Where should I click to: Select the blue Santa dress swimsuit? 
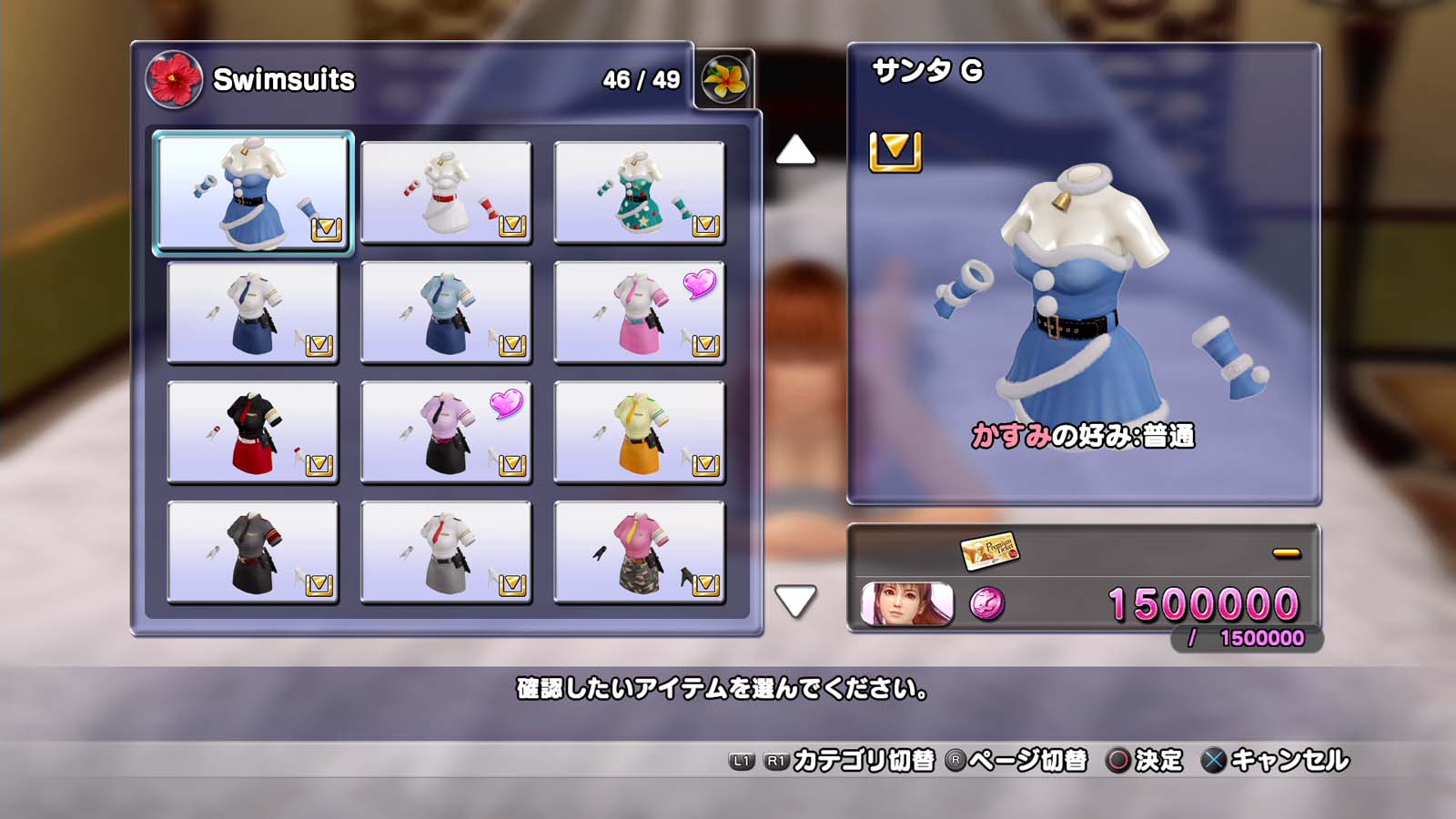click(253, 192)
